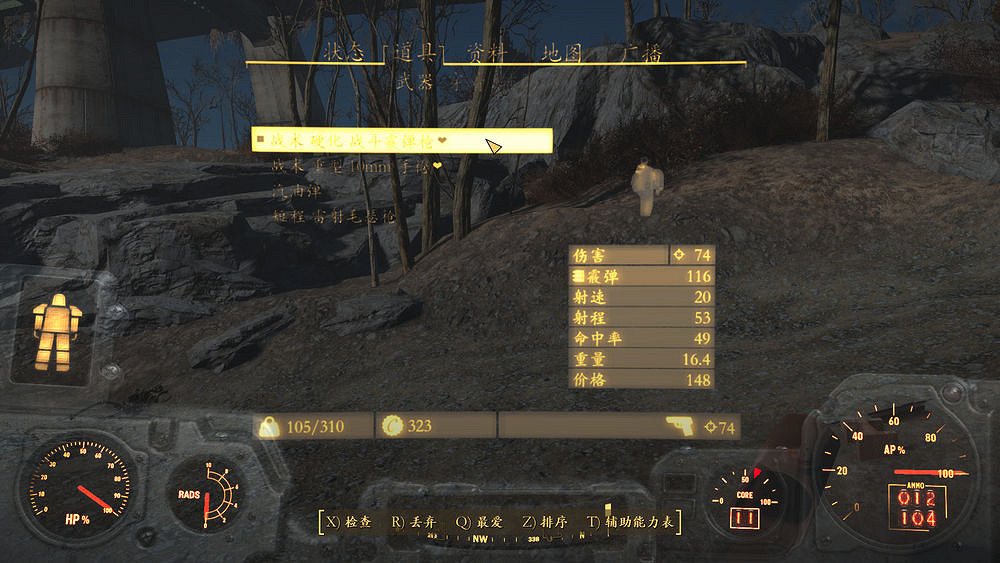Choose the highlighted 战斗霰弹枪 weapon row
Viewport: 1000px width, 563px height.
click(401, 142)
